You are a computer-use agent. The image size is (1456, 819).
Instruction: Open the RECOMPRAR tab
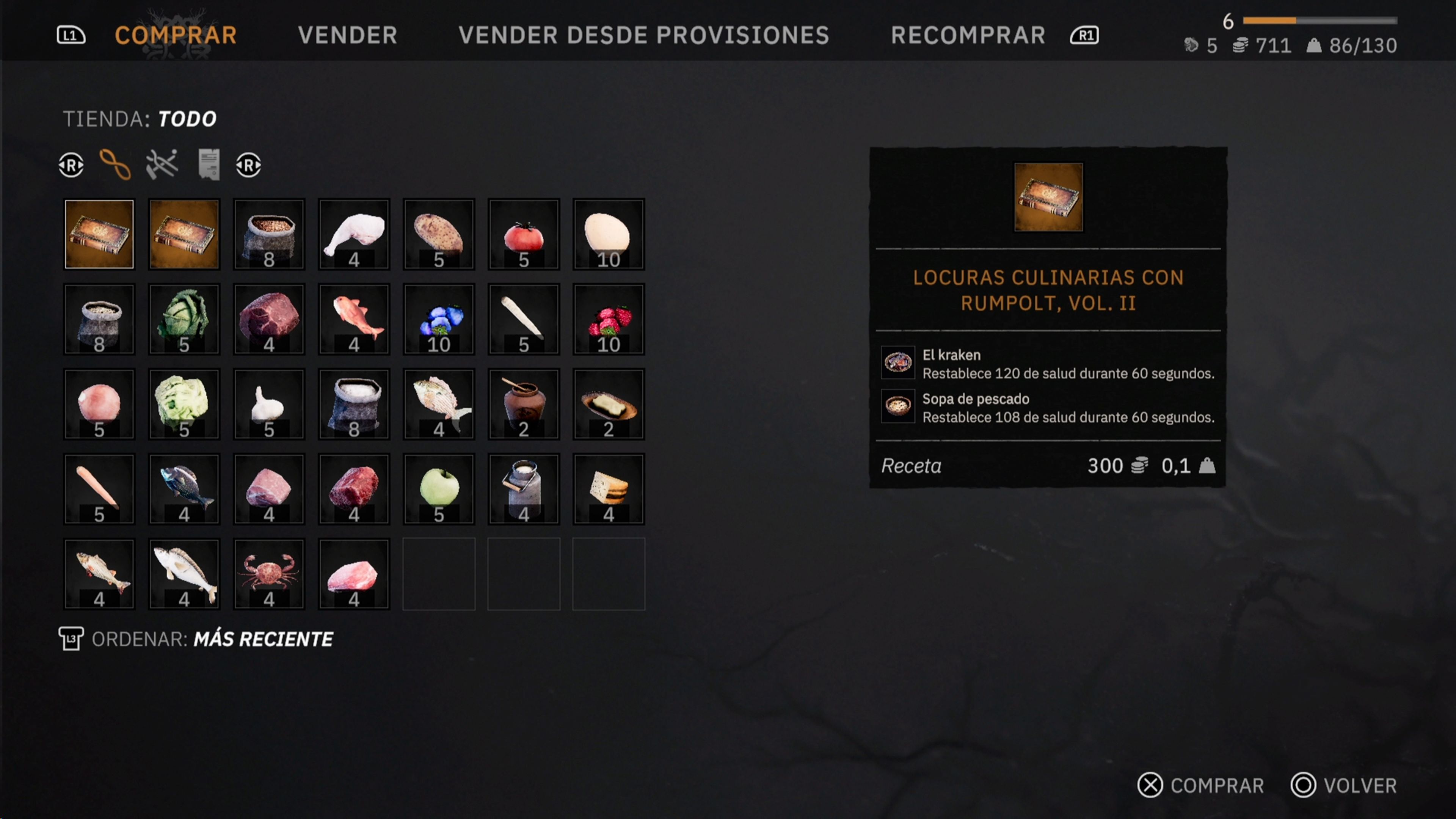coord(968,35)
